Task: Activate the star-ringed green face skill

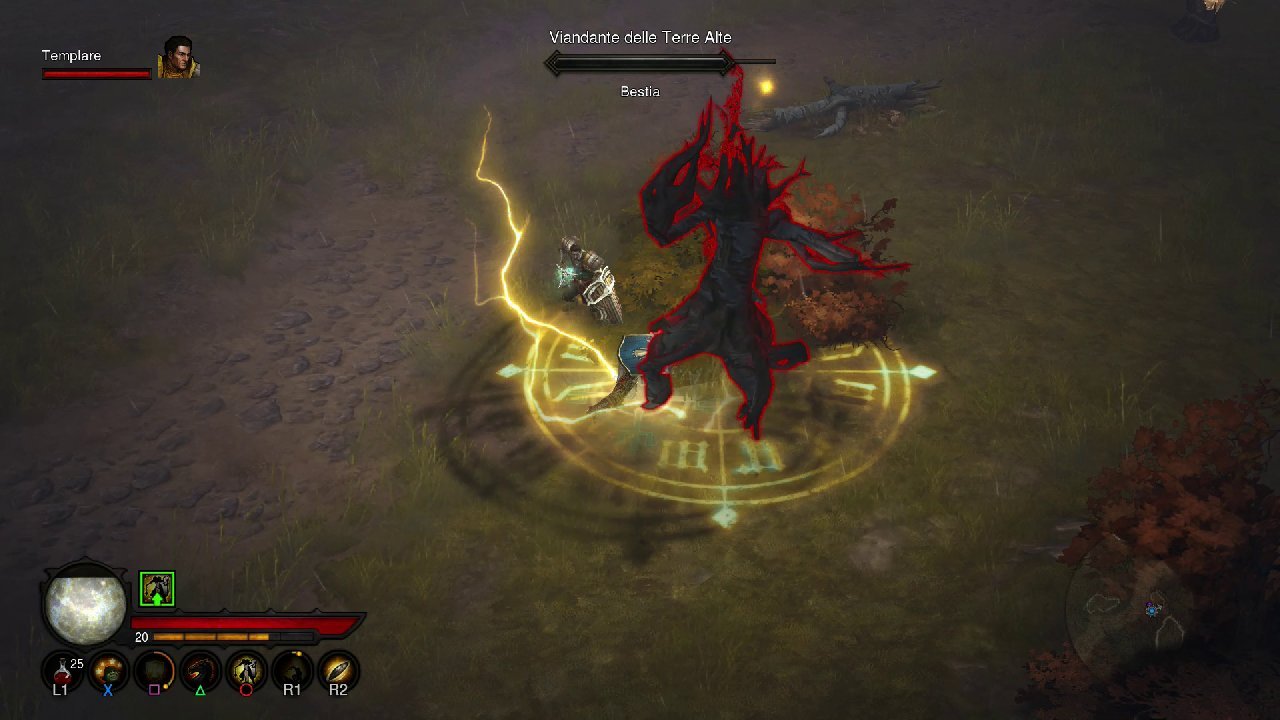Action: pos(108,670)
